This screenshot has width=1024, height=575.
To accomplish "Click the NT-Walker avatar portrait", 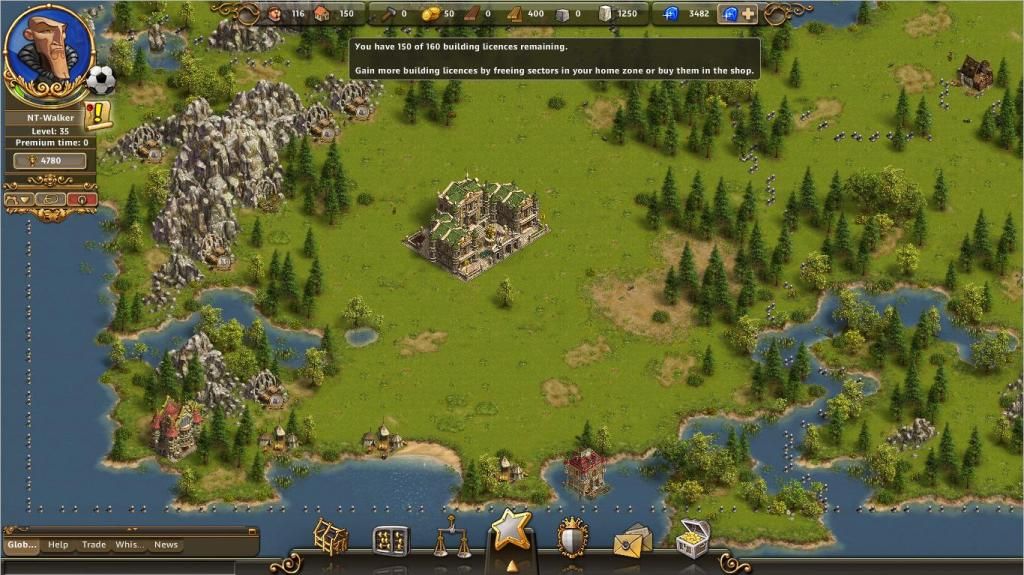I will (x=49, y=49).
